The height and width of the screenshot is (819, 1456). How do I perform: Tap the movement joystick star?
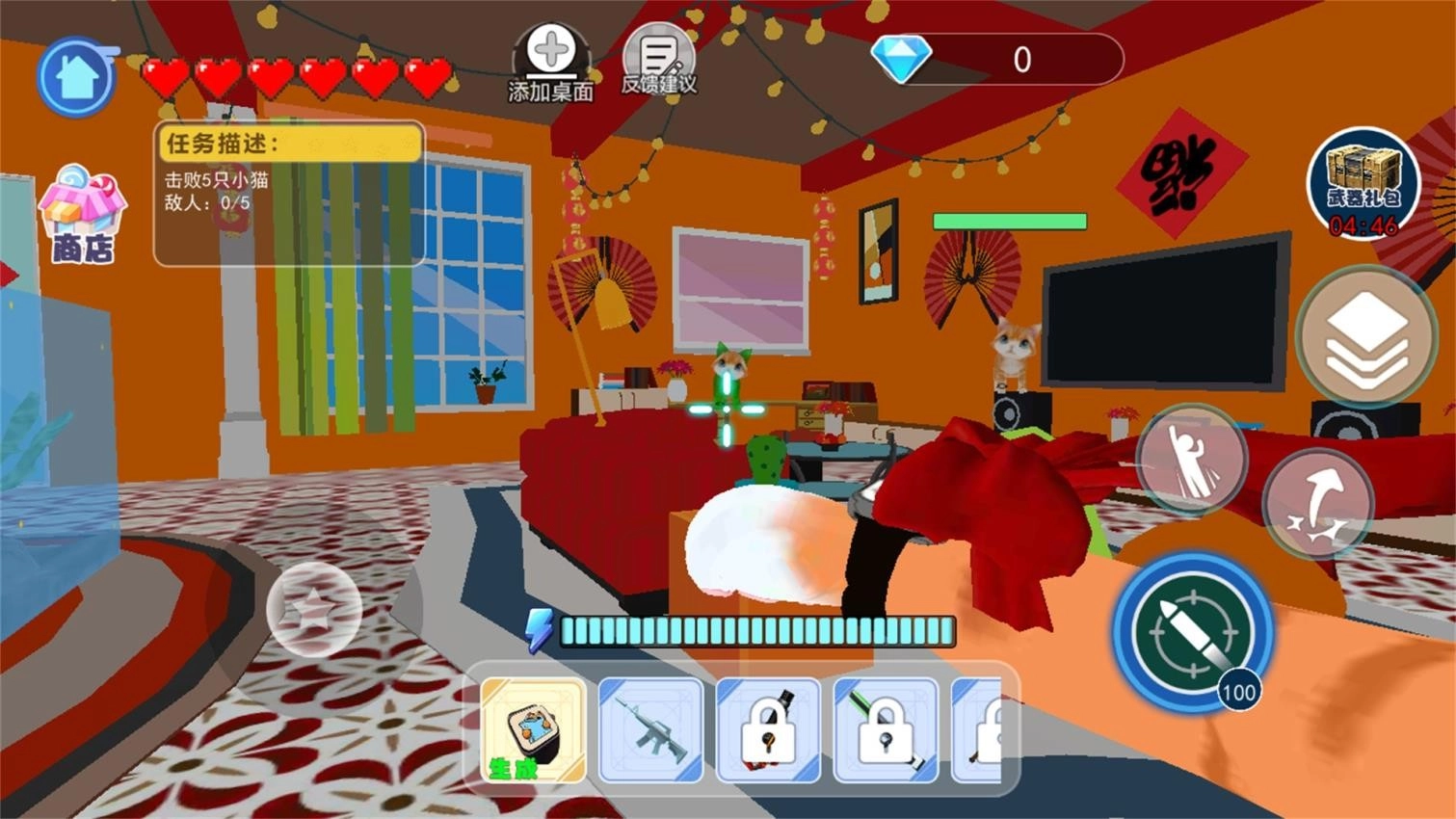pyautogui.click(x=311, y=610)
